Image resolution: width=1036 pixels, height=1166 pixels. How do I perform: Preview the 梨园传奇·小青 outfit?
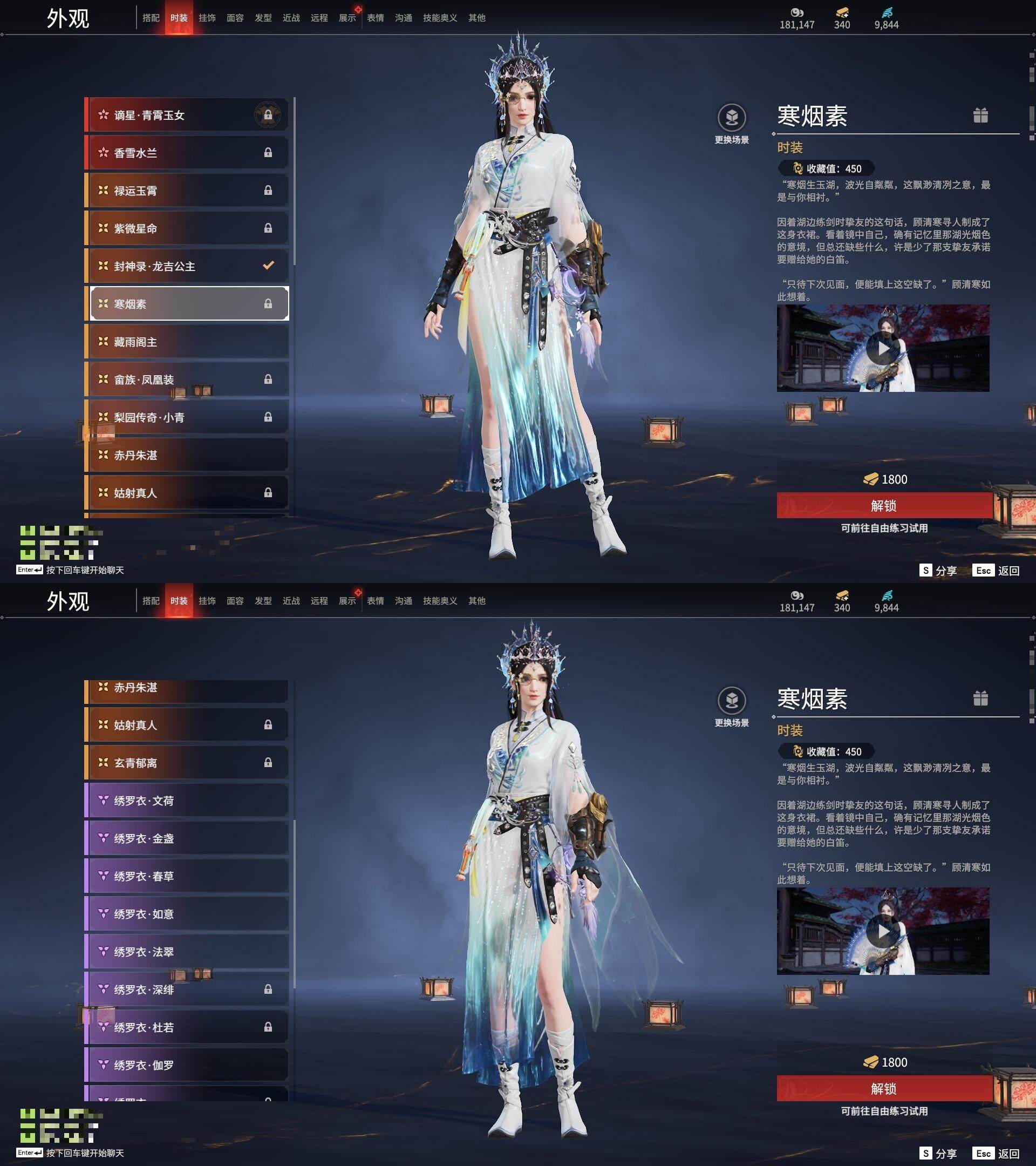(x=187, y=417)
